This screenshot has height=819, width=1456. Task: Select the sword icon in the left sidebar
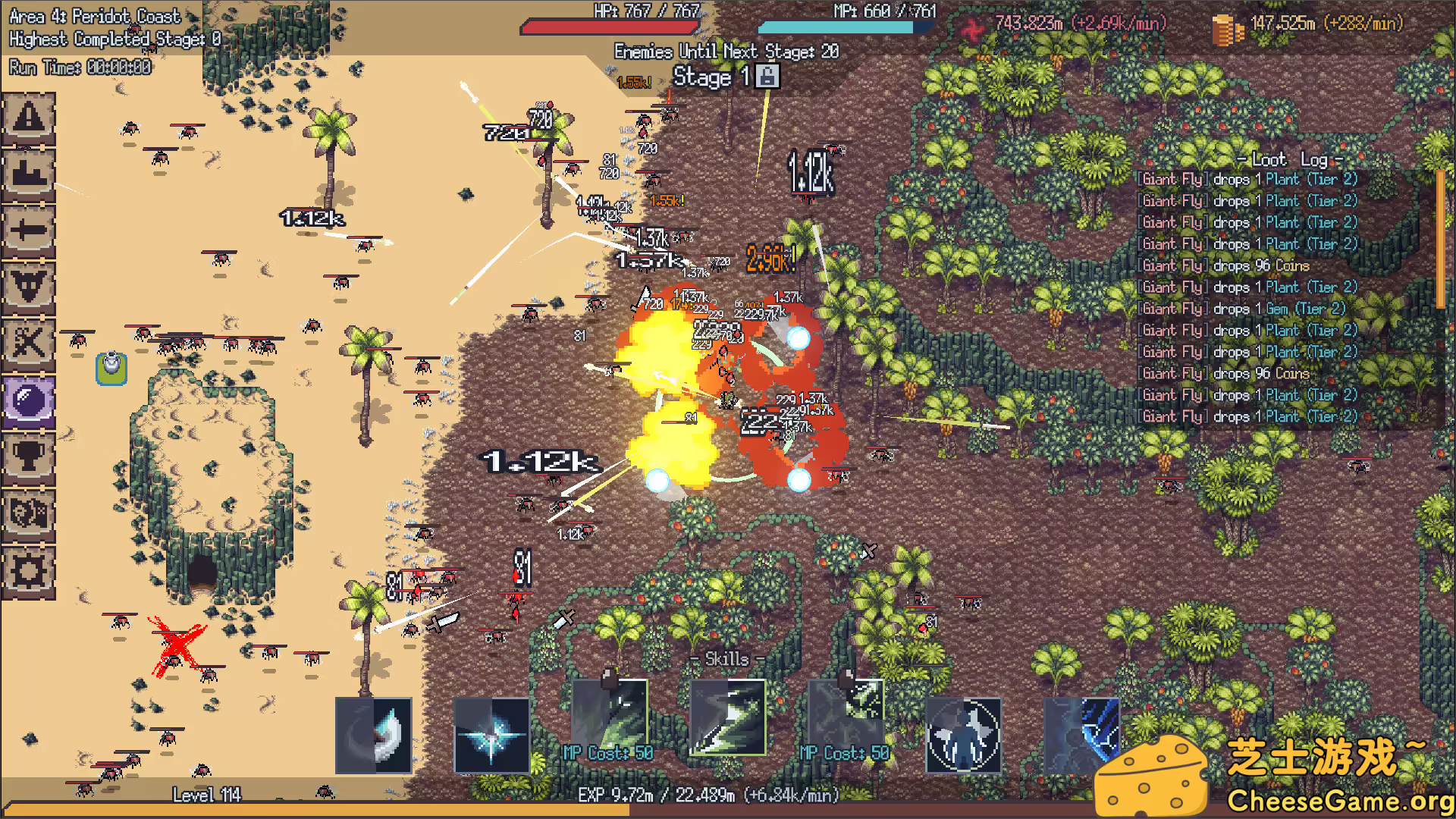(x=29, y=227)
